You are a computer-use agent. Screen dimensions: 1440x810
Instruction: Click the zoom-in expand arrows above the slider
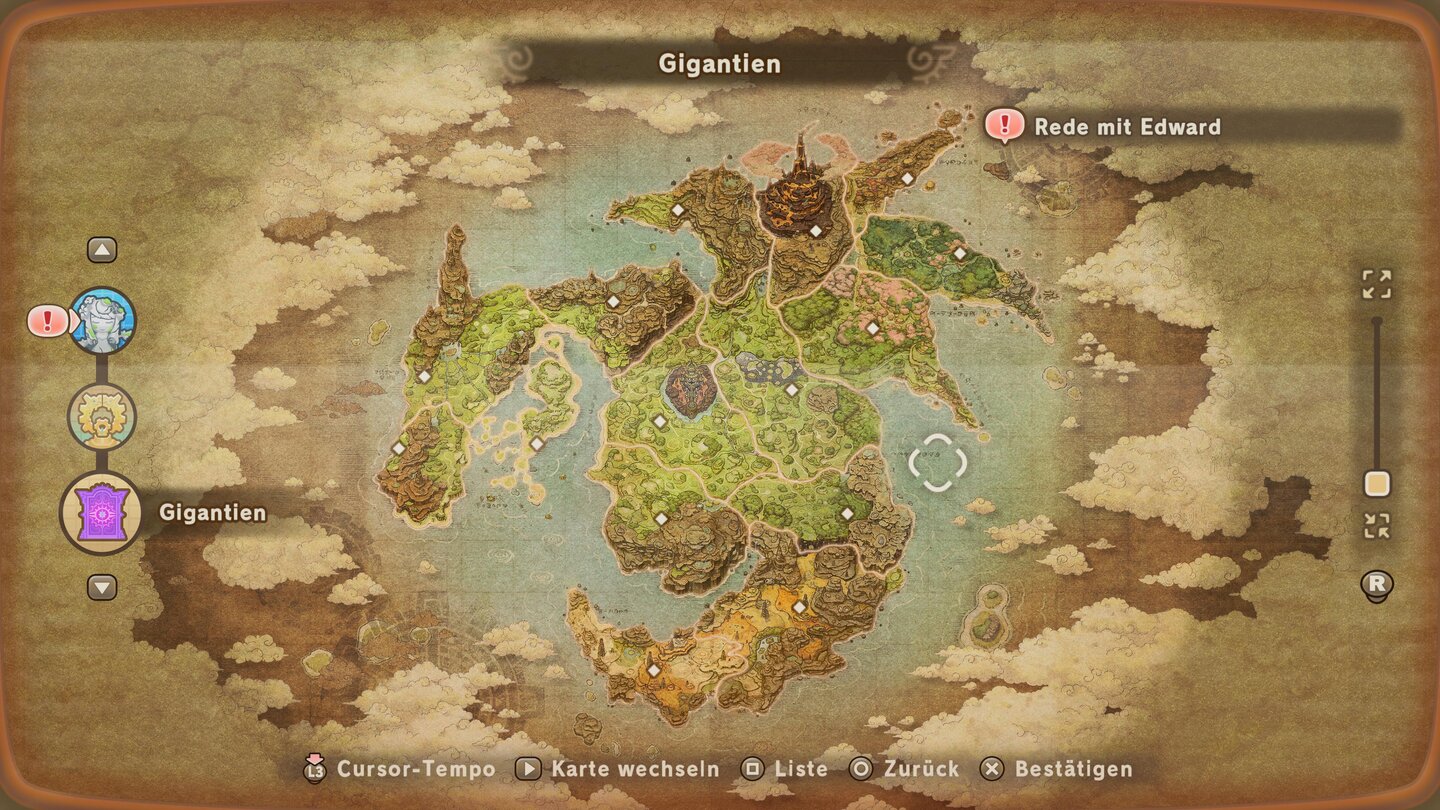point(1378,285)
